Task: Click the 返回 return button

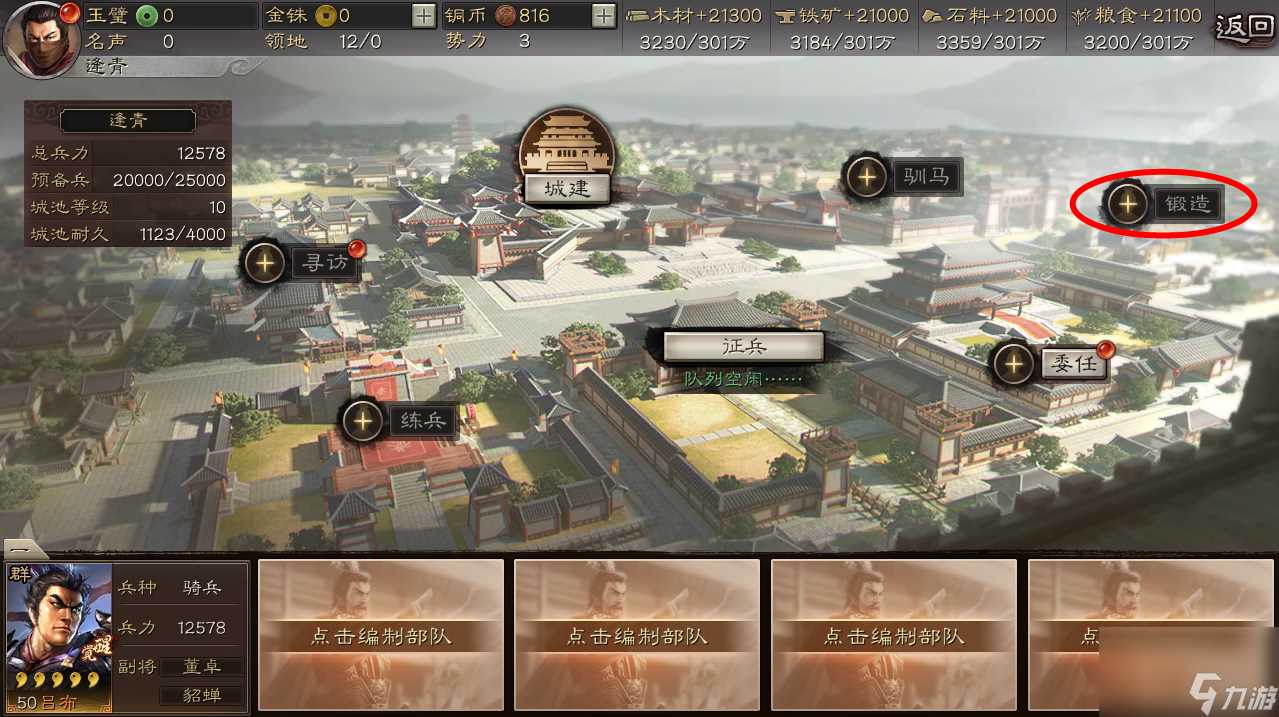Action: pyautogui.click(x=1246, y=28)
